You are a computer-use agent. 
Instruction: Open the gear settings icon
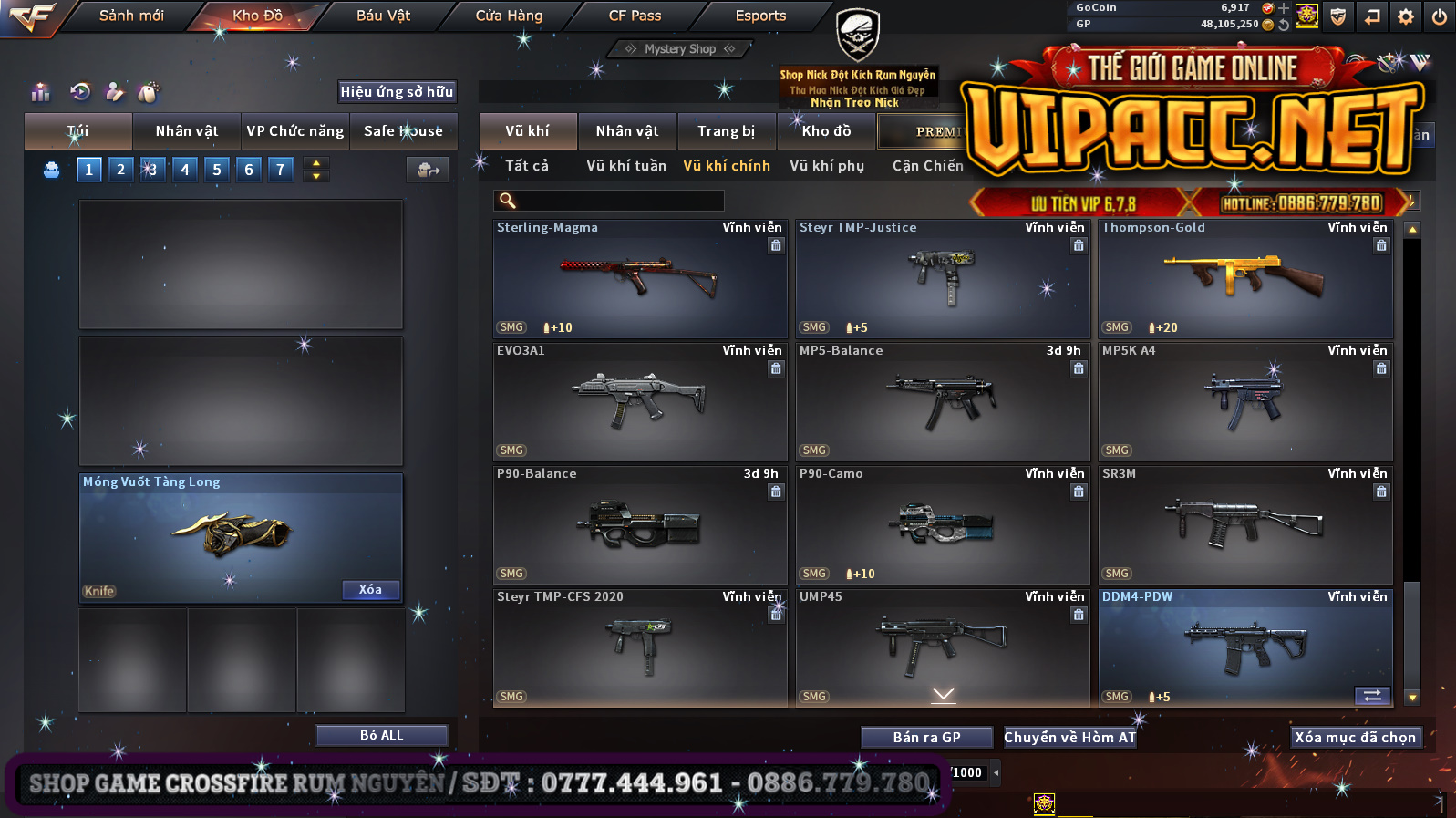(1406, 16)
